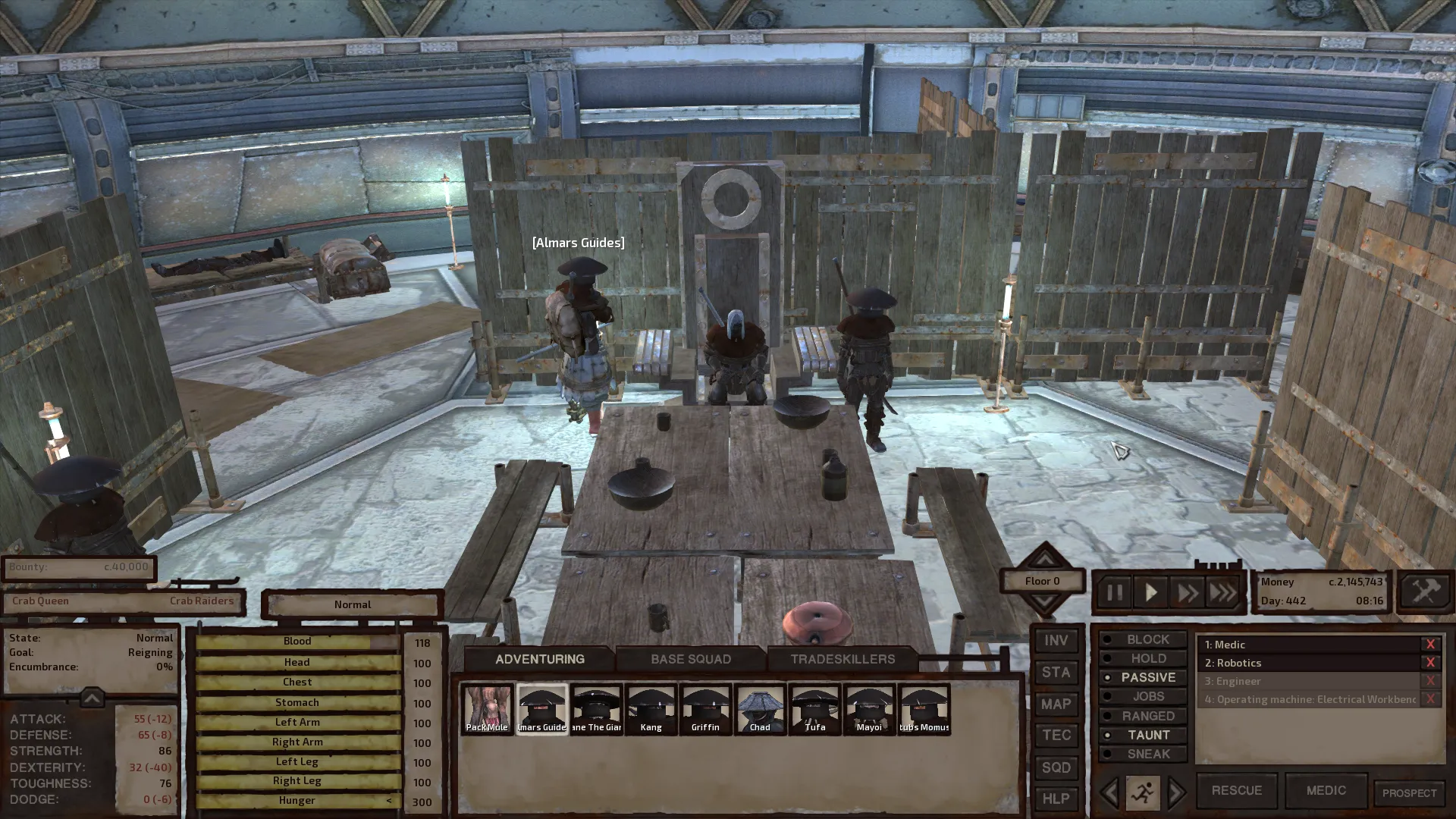
Task: Open the MAP screen
Action: [1056, 704]
